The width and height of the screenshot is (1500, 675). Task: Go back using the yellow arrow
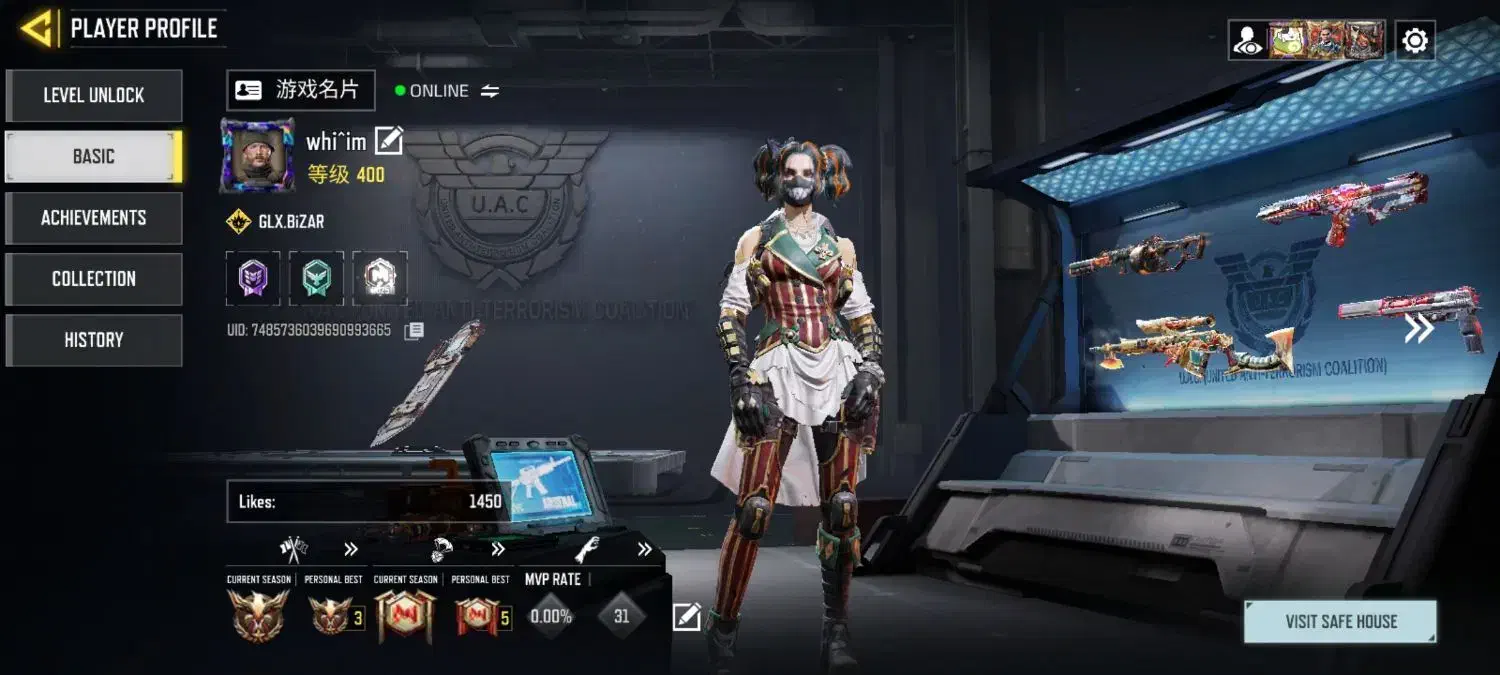pos(37,28)
